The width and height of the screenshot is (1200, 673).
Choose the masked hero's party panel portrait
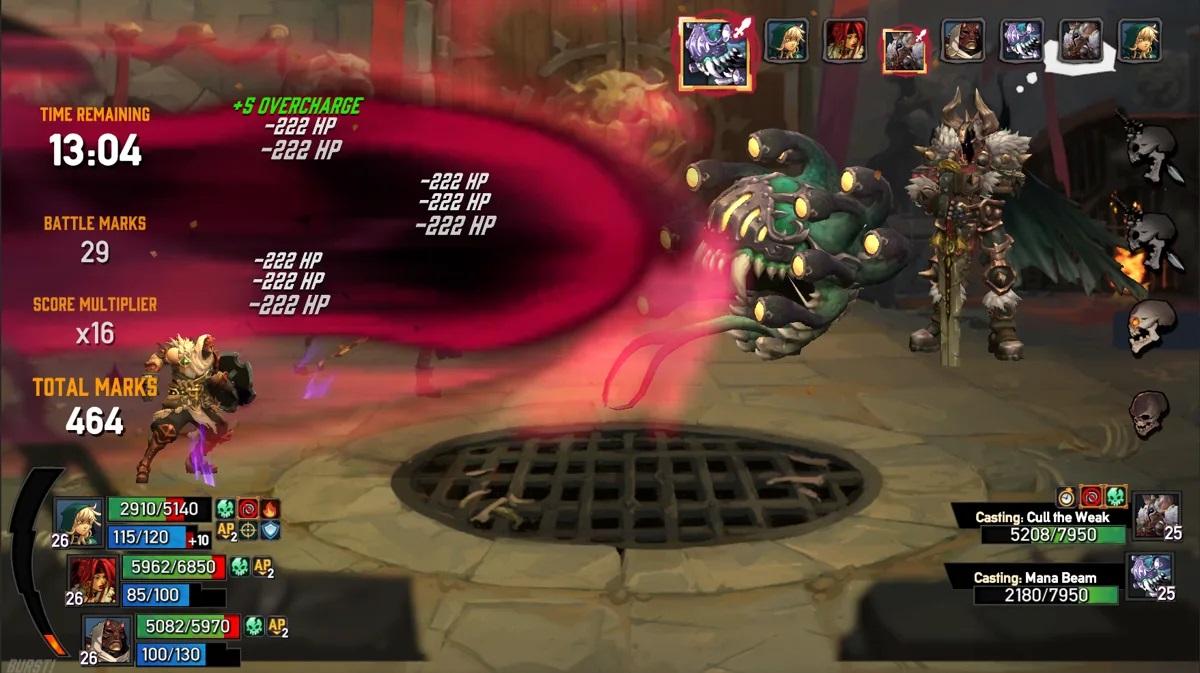click(106, 639)
